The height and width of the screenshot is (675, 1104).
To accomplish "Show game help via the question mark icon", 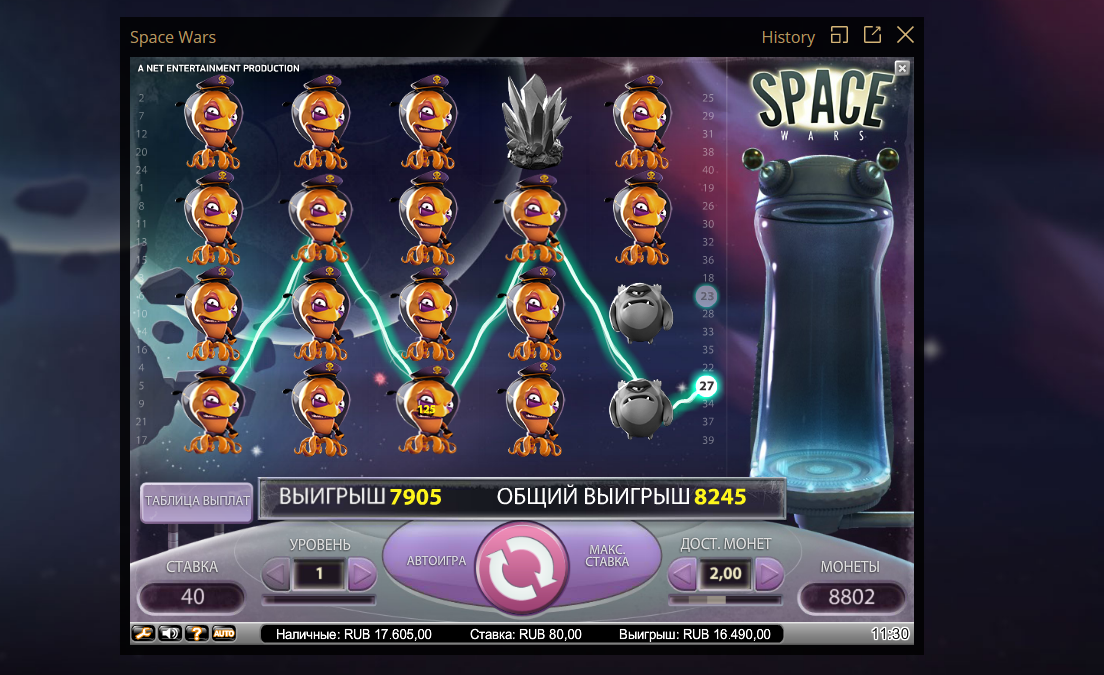I will pyautogui.click(x=197, y=633).
